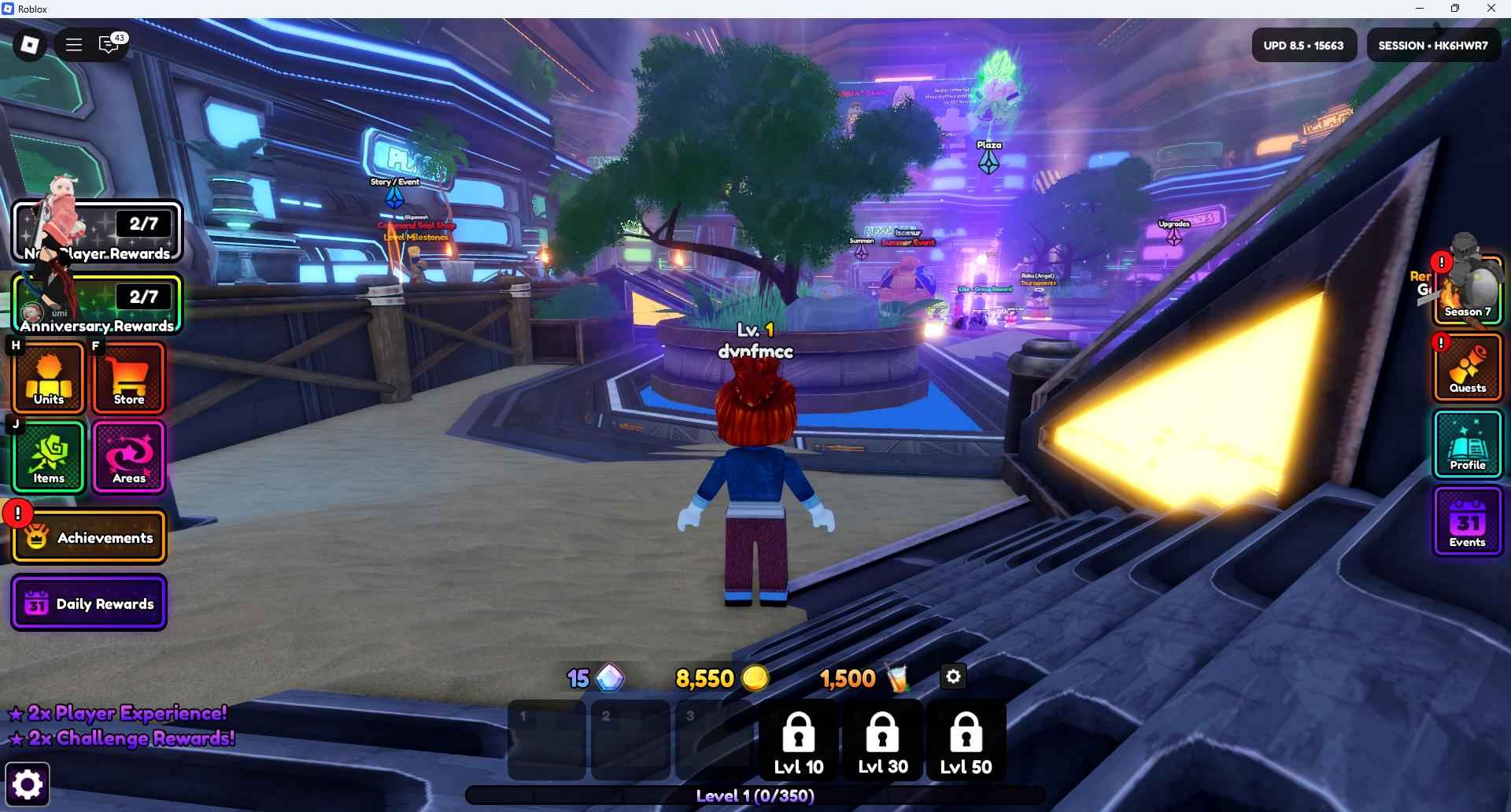Open Anniversary Rewards
The height and width of the screenshot is (812, 1511).
pyautogui.click(x=98, y=304)
